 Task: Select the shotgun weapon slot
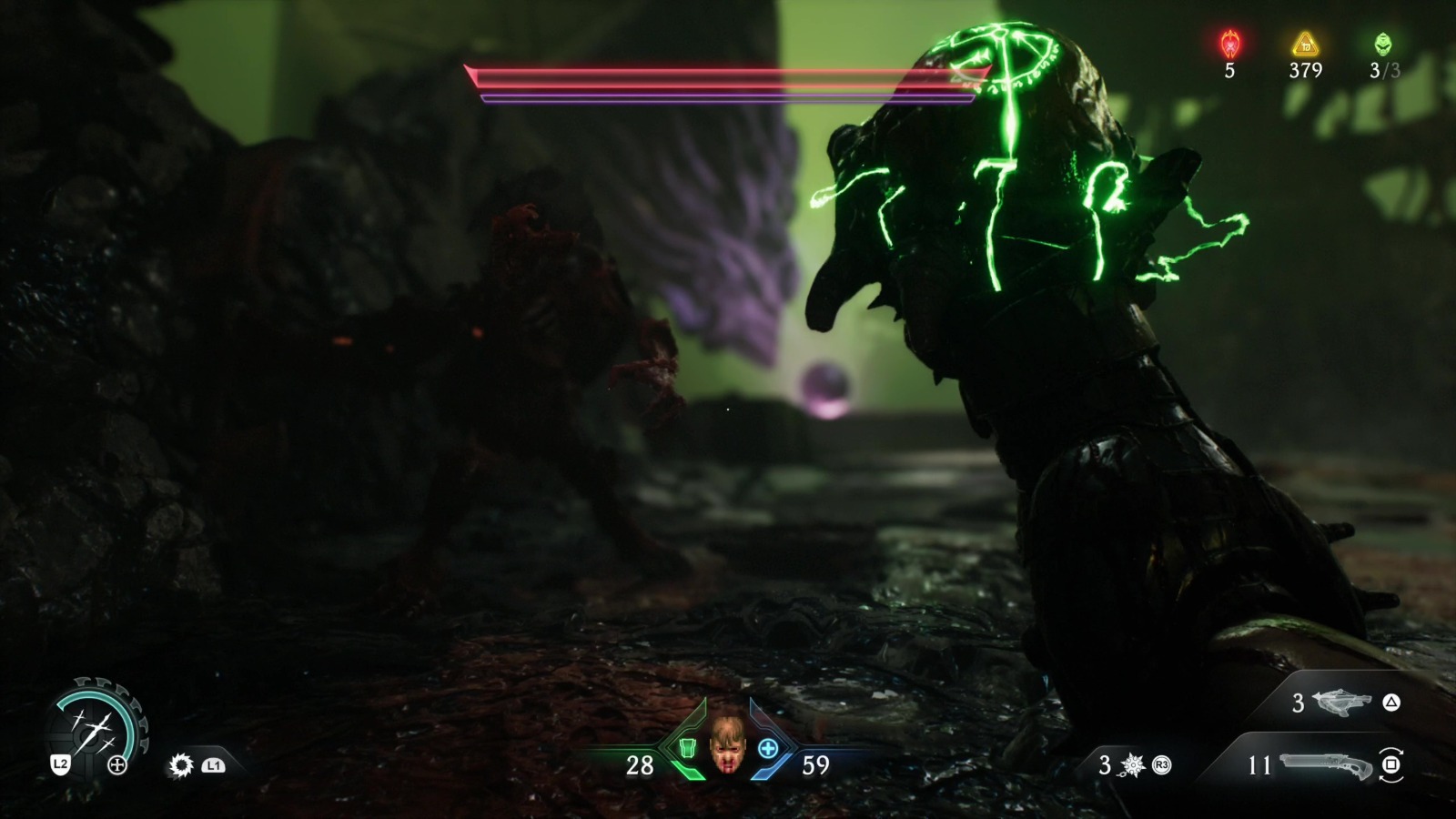coord(1325,765)
